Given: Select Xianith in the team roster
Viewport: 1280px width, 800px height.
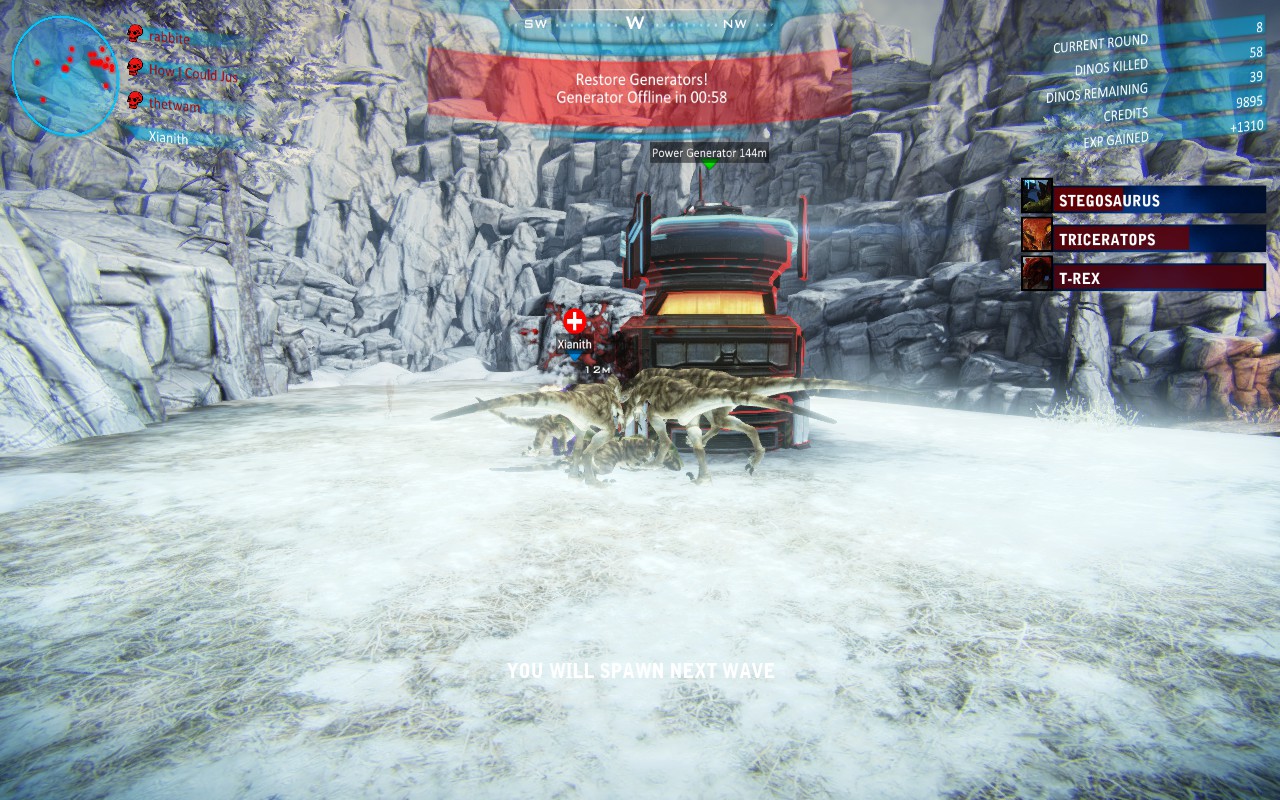Looking at the screenshot, I should tap(168, 137).
